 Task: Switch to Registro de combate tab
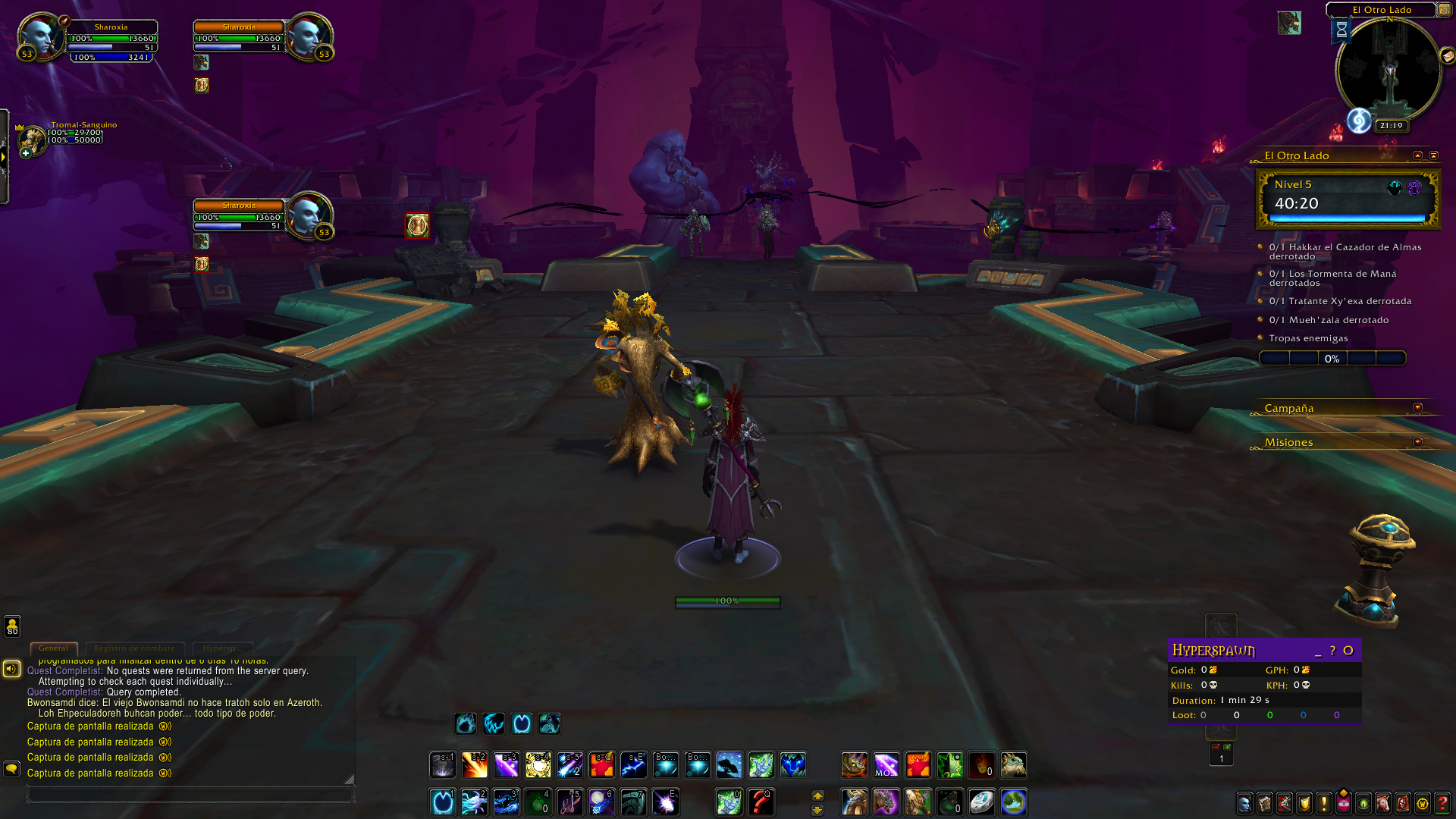coord(134,648)
